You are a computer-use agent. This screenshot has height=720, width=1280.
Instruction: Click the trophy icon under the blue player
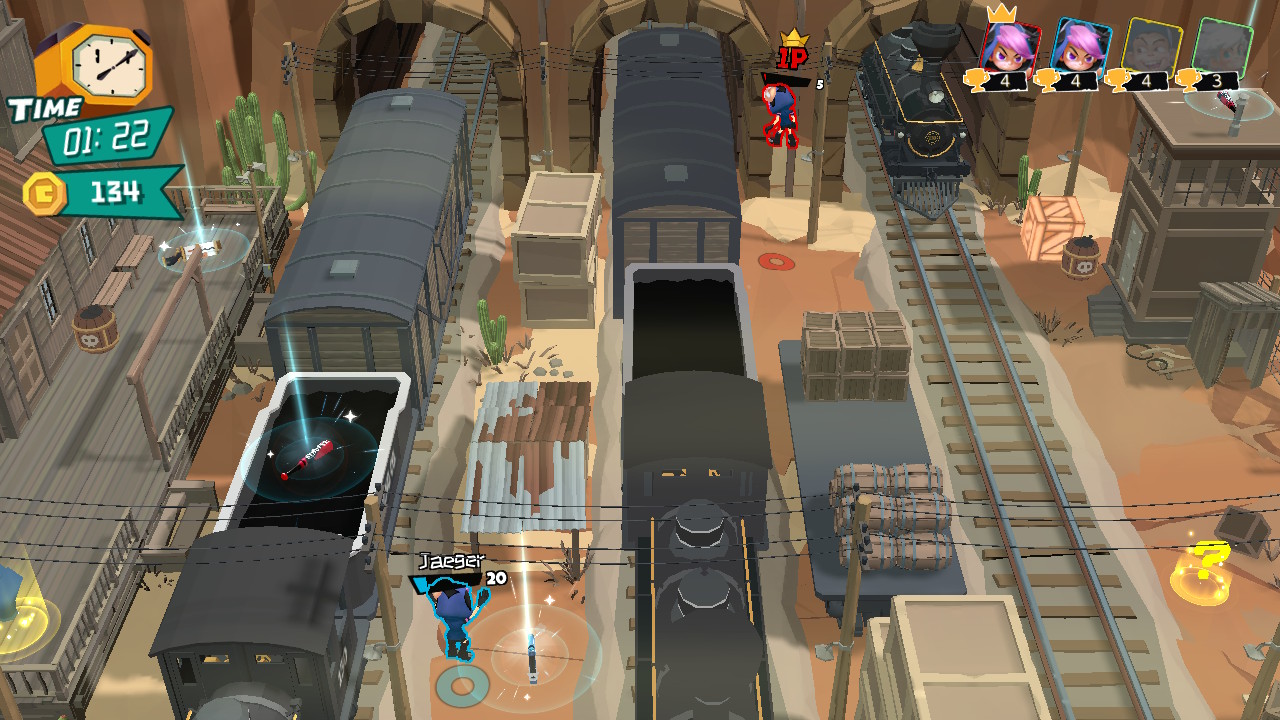(1045, 80)
